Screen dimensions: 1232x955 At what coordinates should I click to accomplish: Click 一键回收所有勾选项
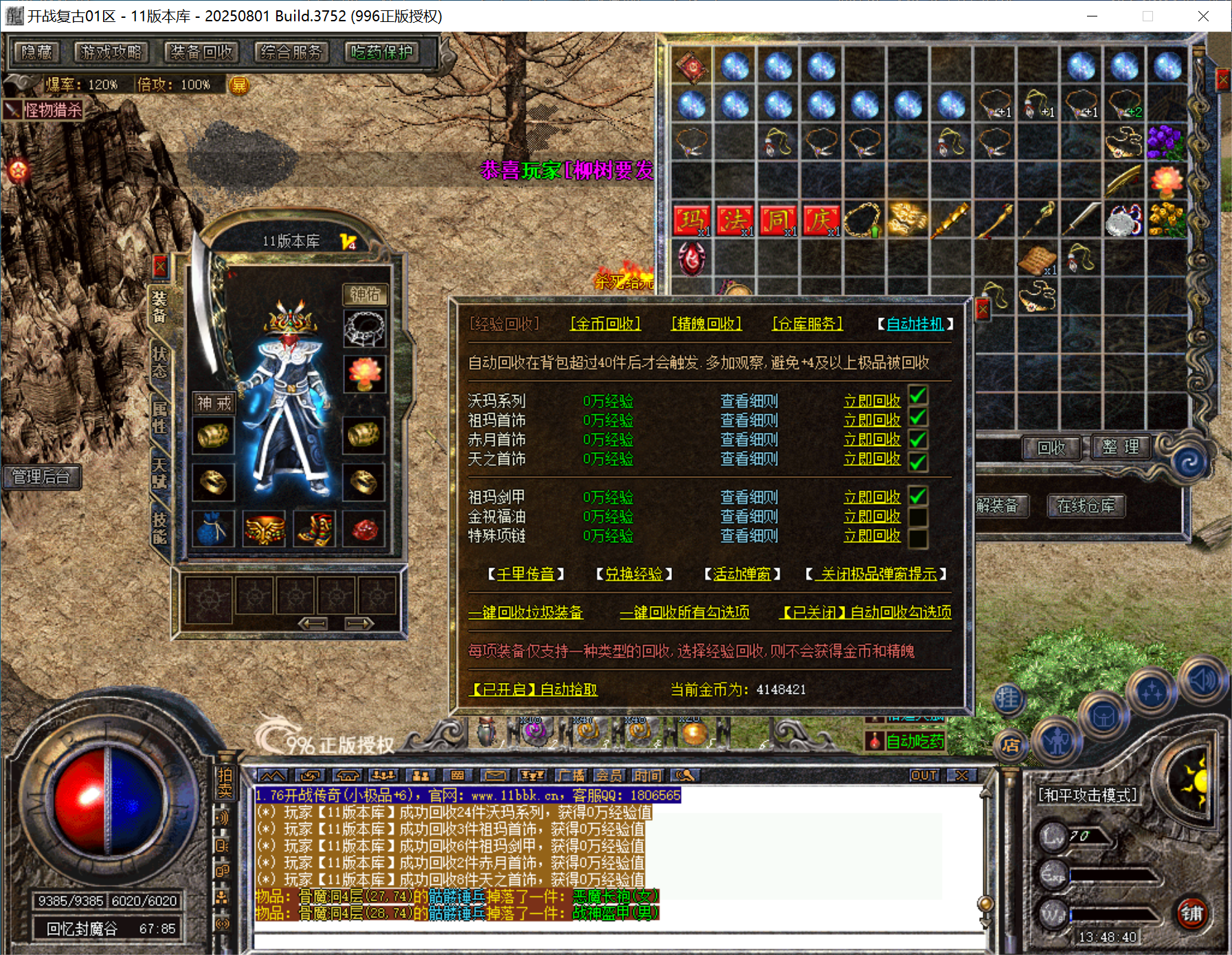[684, 612]
